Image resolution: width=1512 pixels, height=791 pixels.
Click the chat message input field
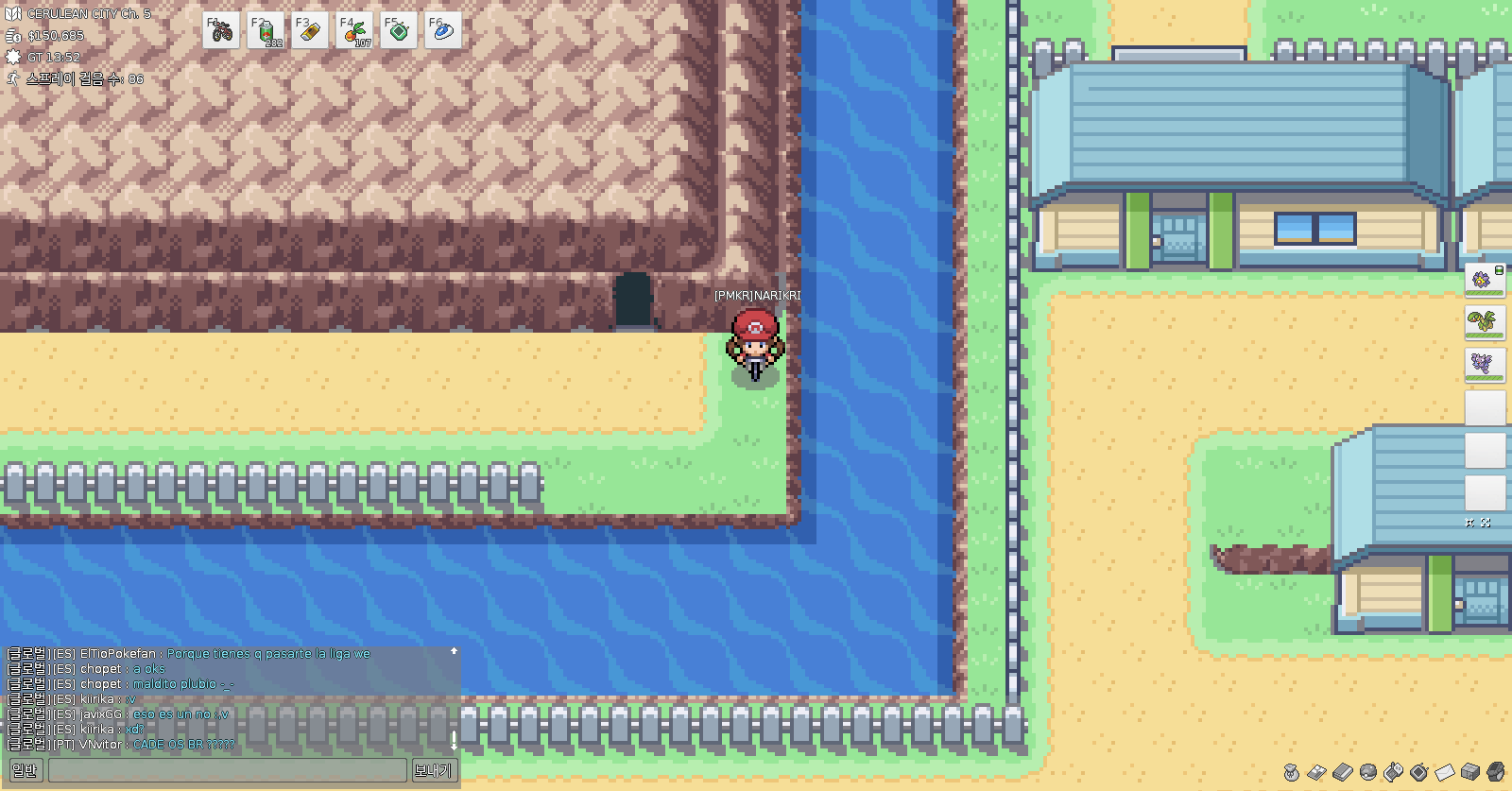point(227,770)
